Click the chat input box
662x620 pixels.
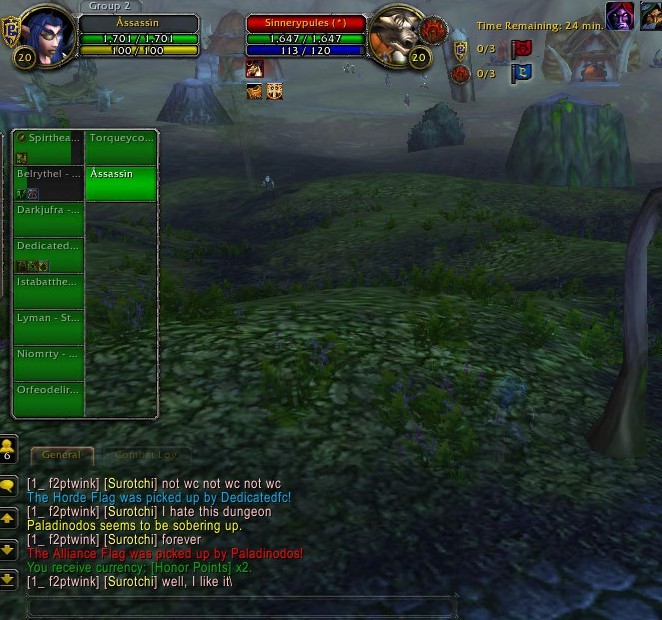240,605
